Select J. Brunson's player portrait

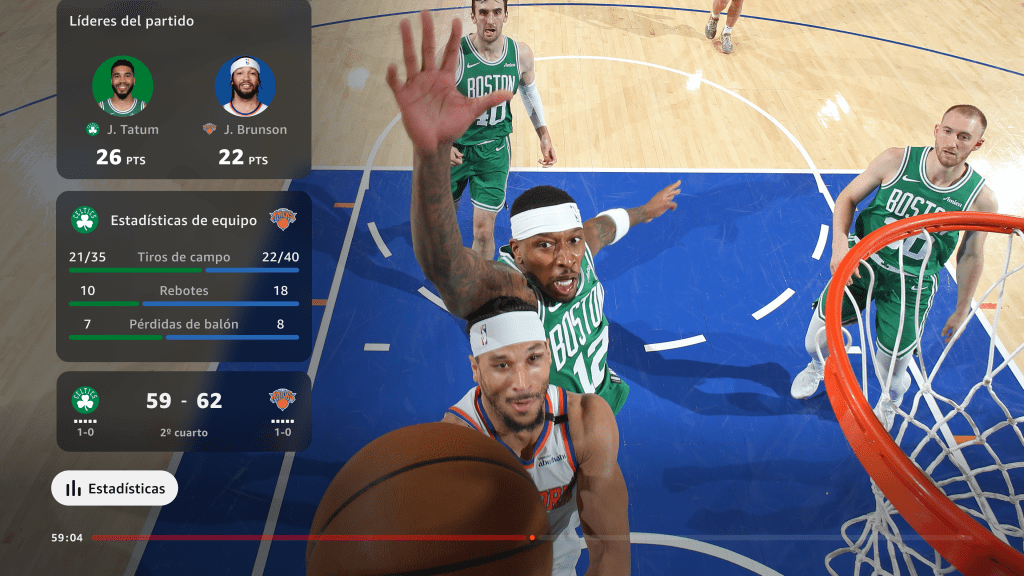[x=245, y=86]
